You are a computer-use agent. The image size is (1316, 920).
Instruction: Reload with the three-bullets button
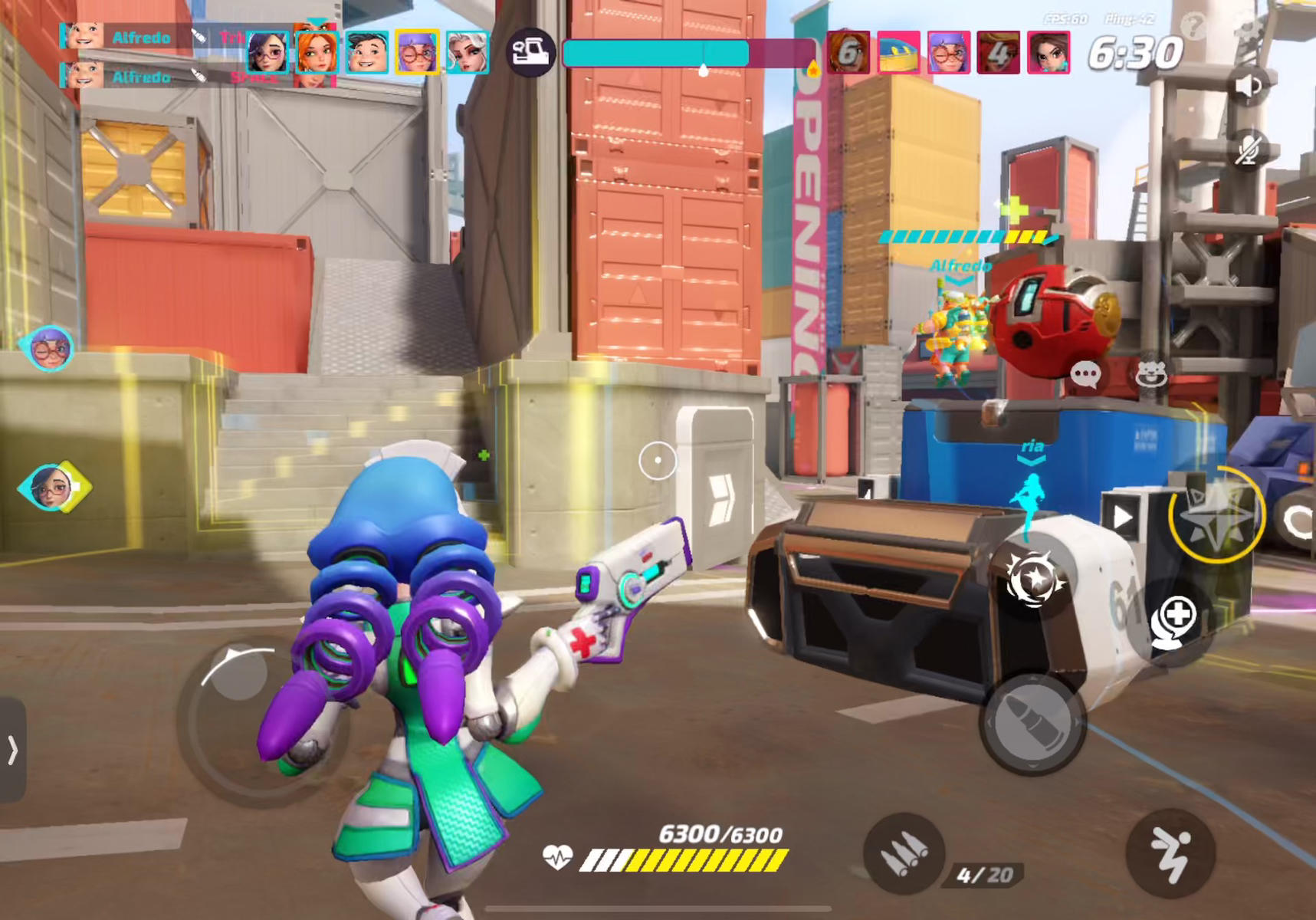[x=904, y=853]
